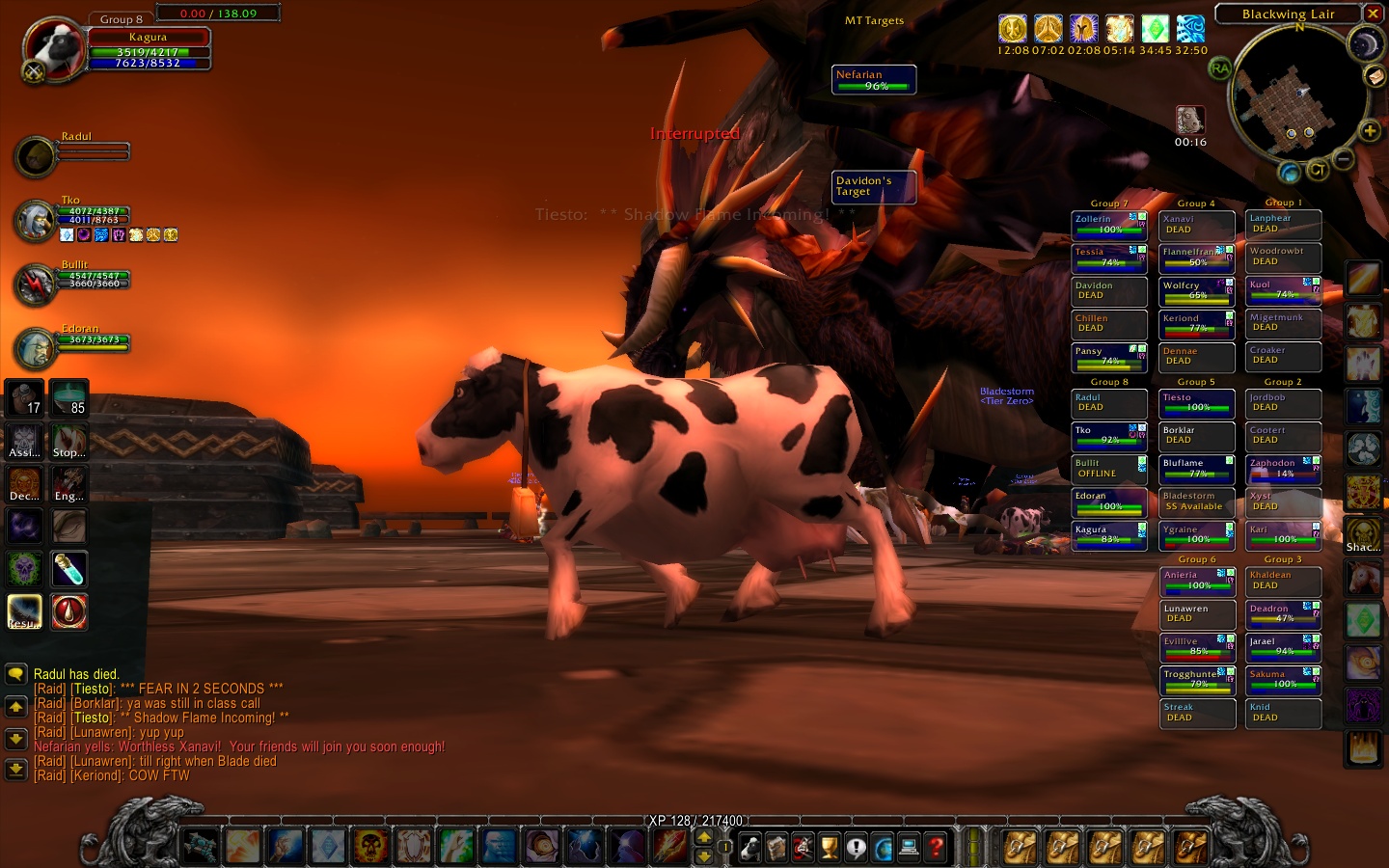
Task: Close the Blackwing Lair minimap panel
Action: click(1373, 14)
